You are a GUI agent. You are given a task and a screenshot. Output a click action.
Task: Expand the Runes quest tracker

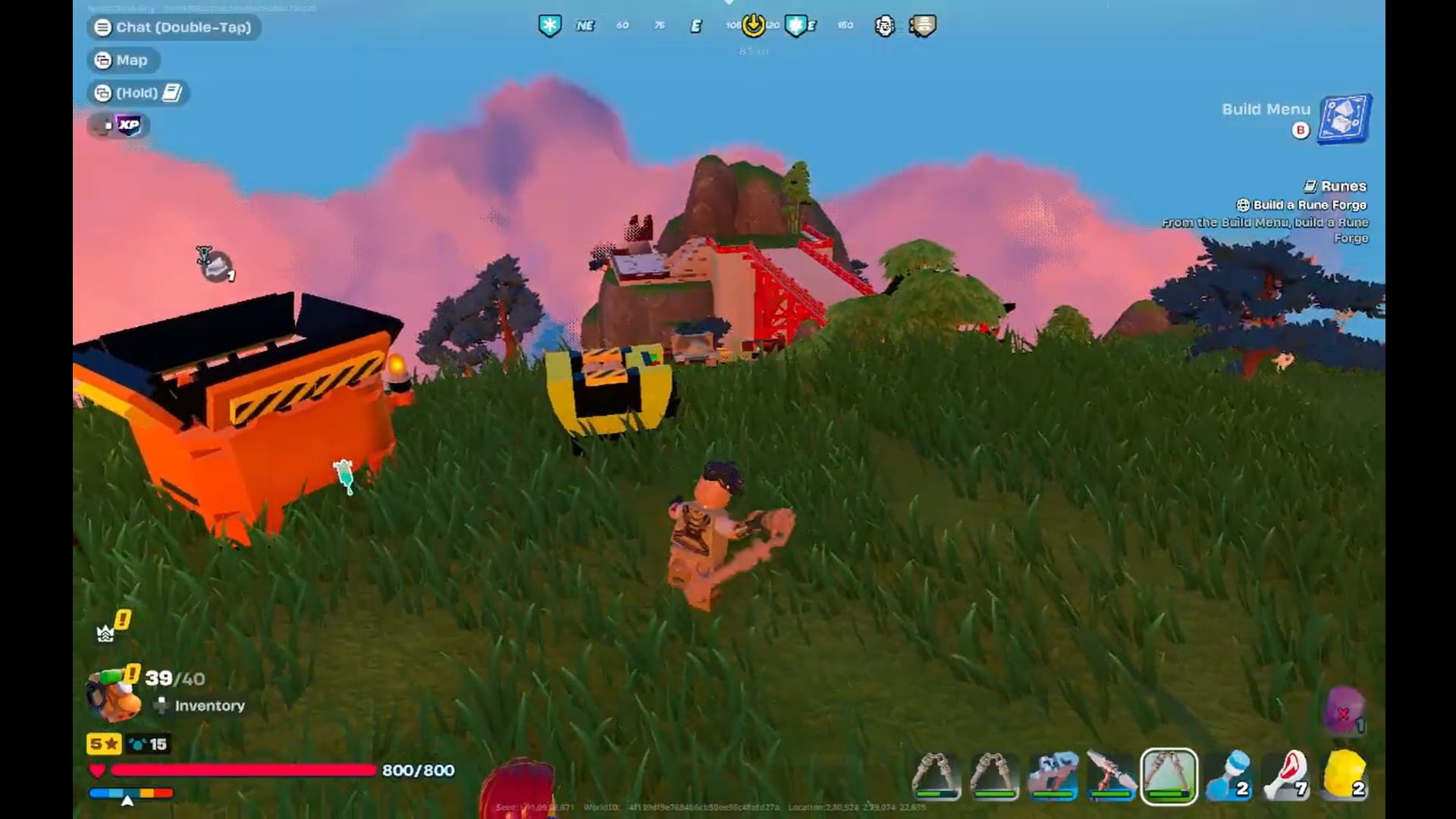click(x=1344, y=186)
